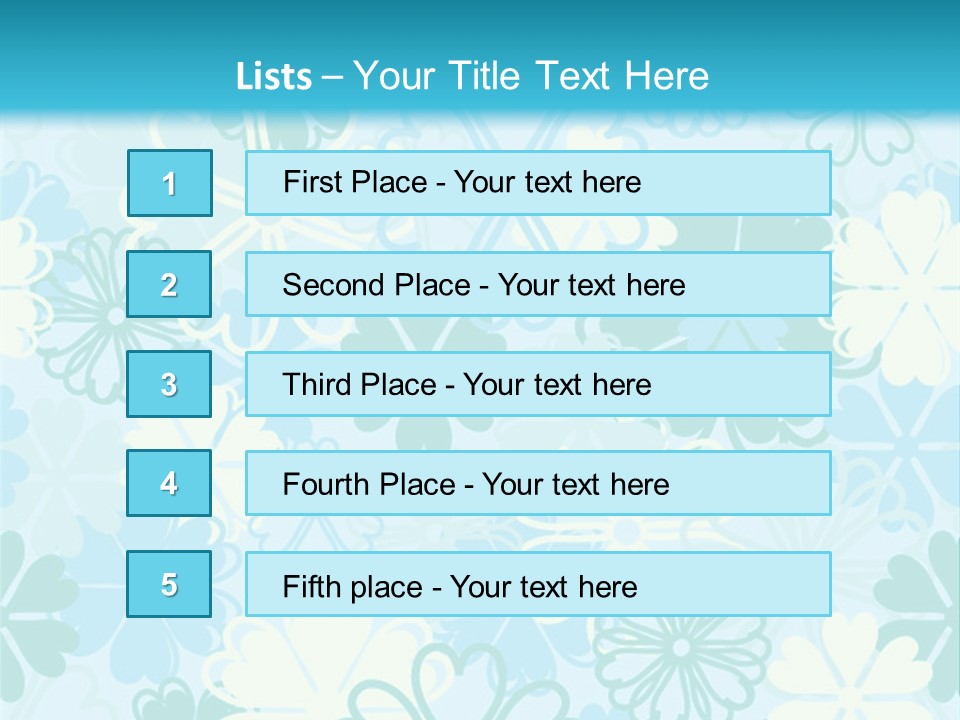Click the Lists title text
This screenshot has width=960, height=720.
472,76
